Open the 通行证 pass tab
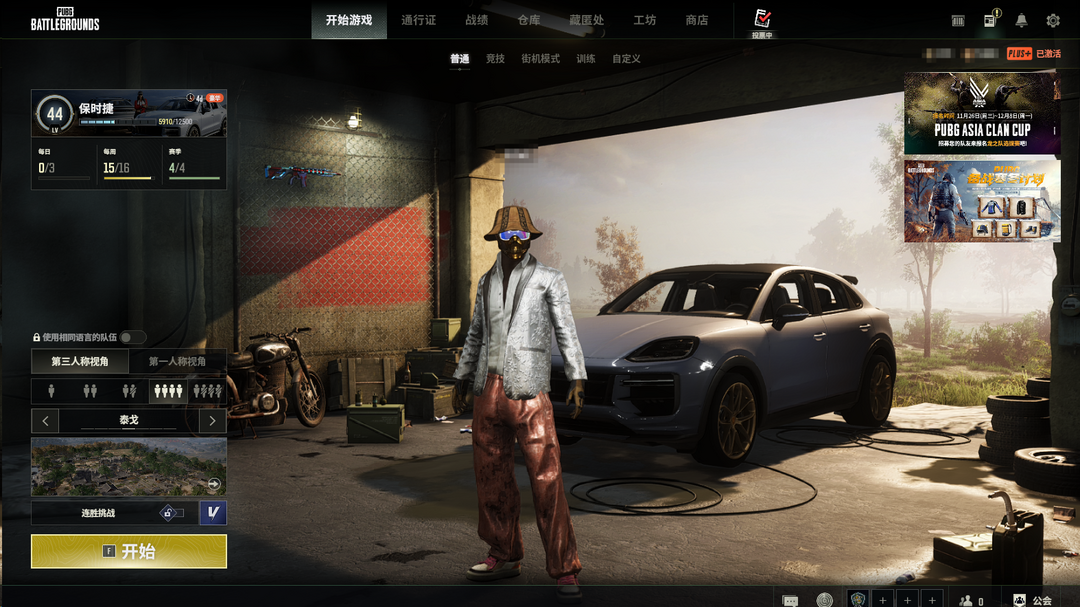 click(x=418, y=20)
